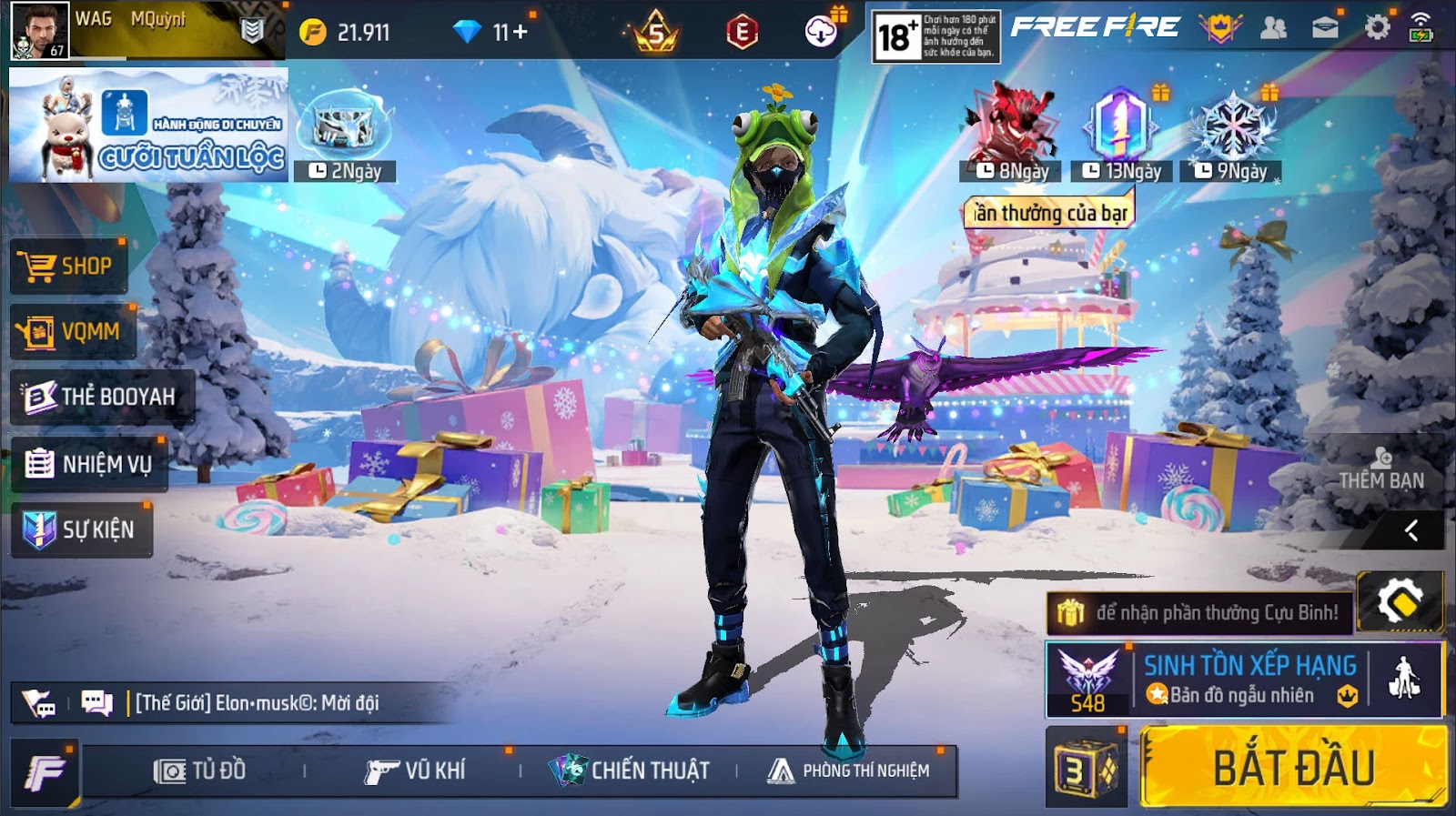
Task: Open the CHIẾN THUẬT tactics tab
Action: [x=630, y=771]
